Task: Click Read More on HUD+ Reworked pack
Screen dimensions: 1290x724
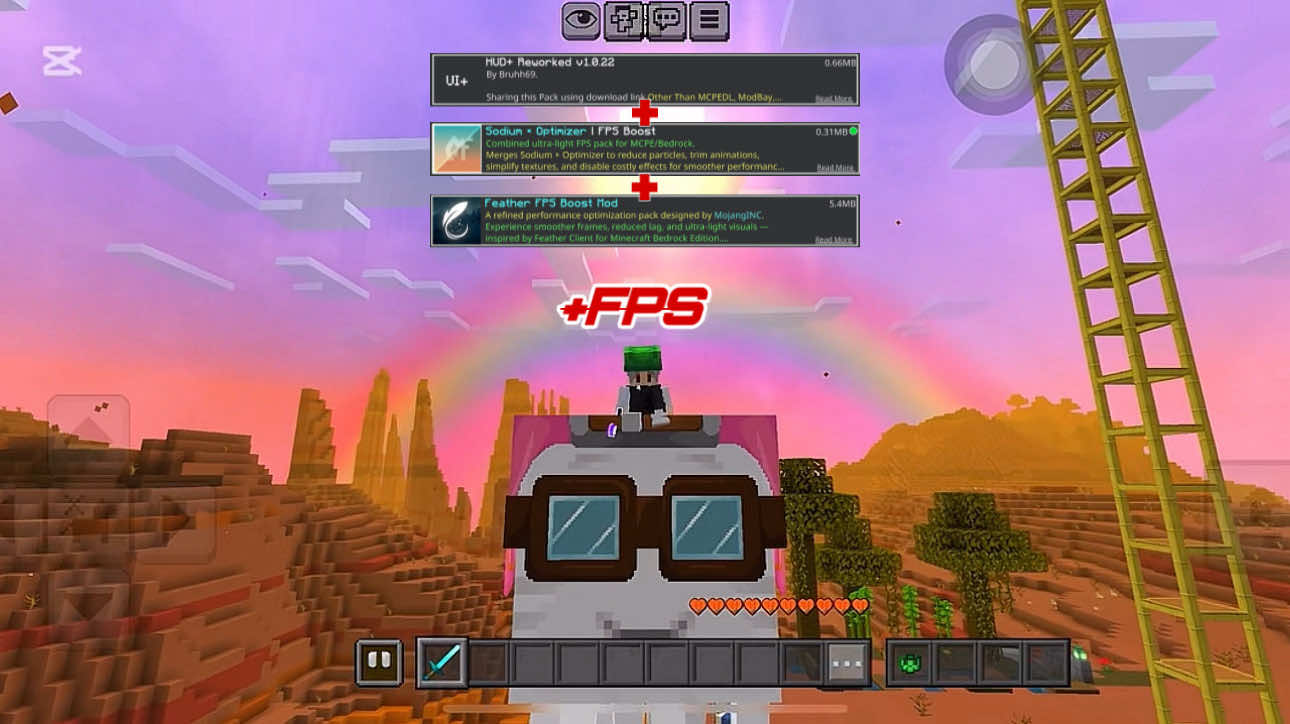Action: point(835,99)
